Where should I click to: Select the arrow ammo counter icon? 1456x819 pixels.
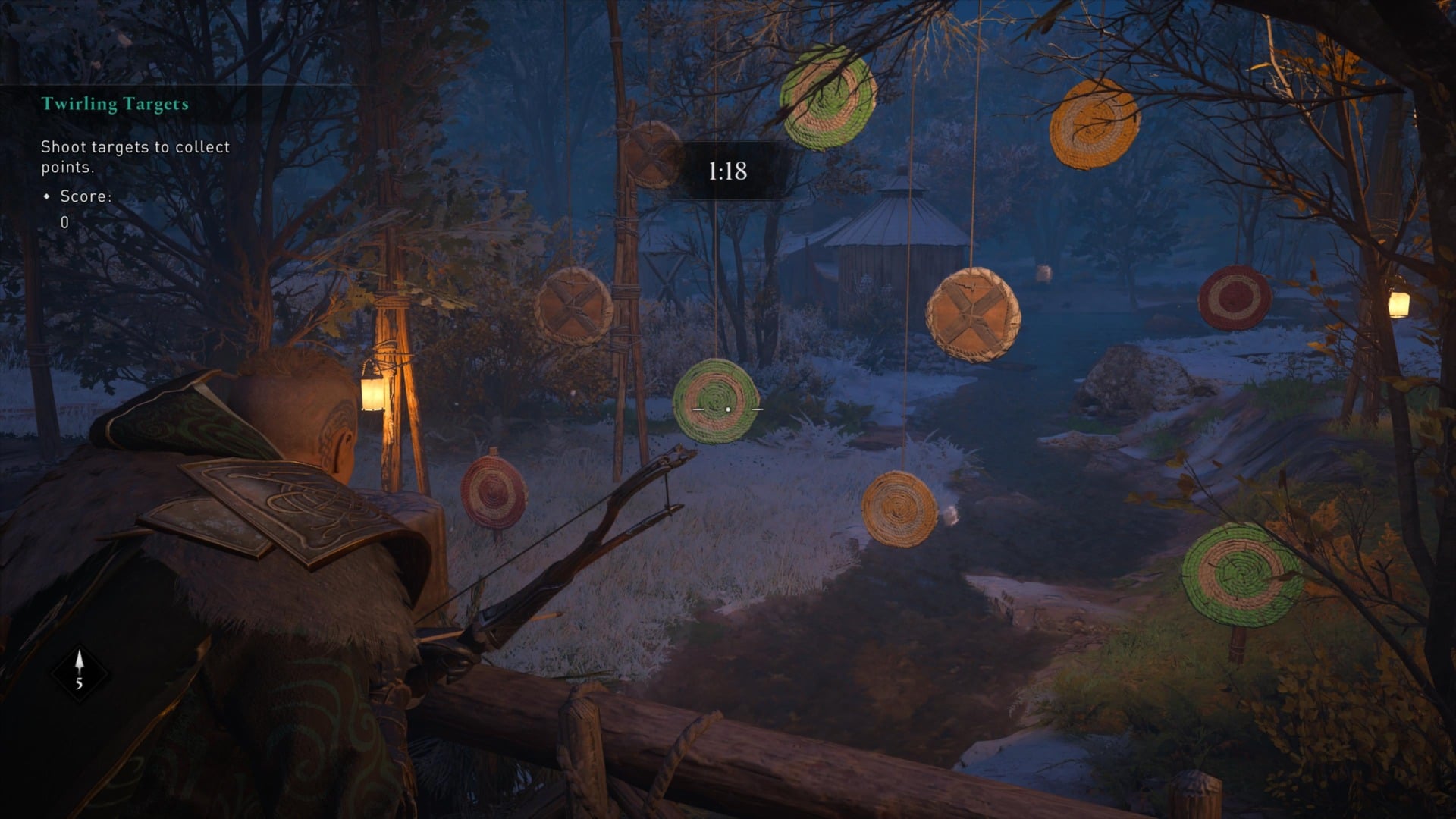(x=80, y=666)
